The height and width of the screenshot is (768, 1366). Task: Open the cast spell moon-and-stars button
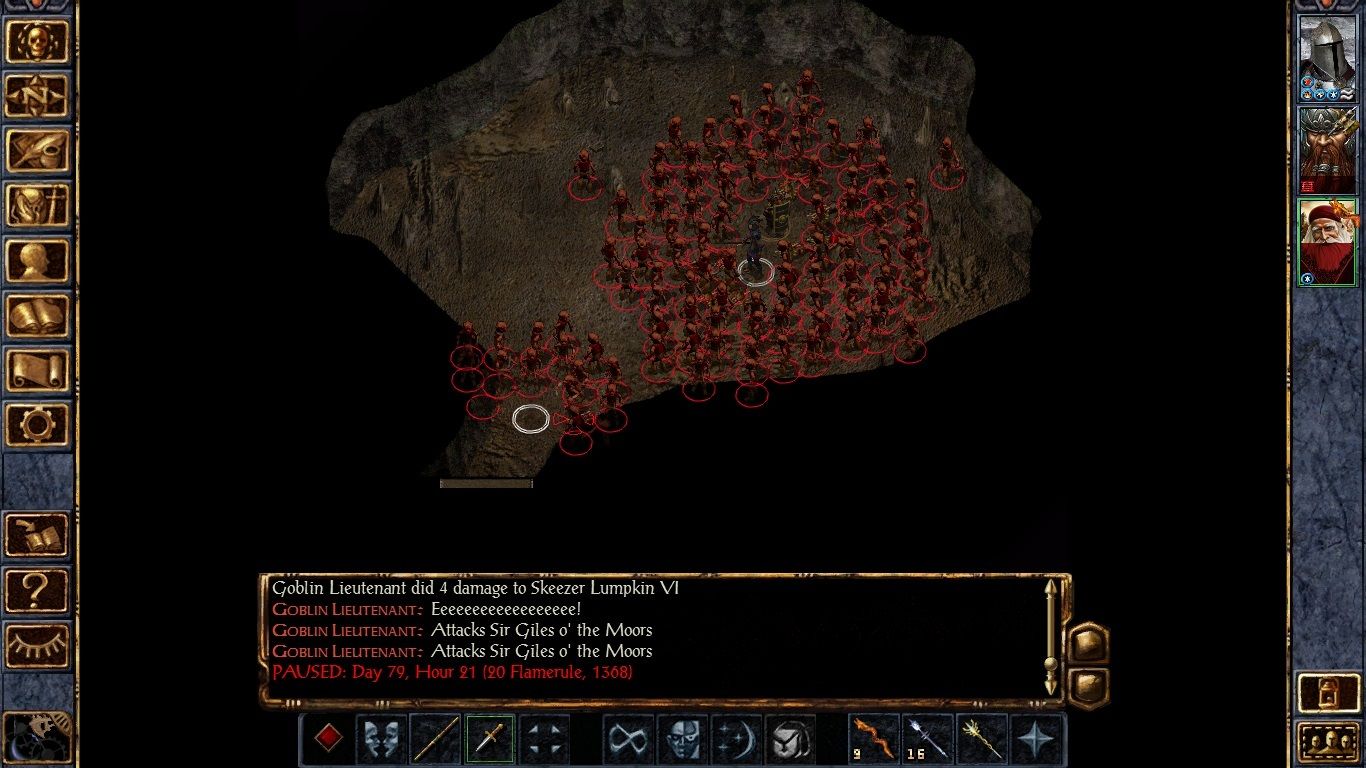tap(736, 740)
